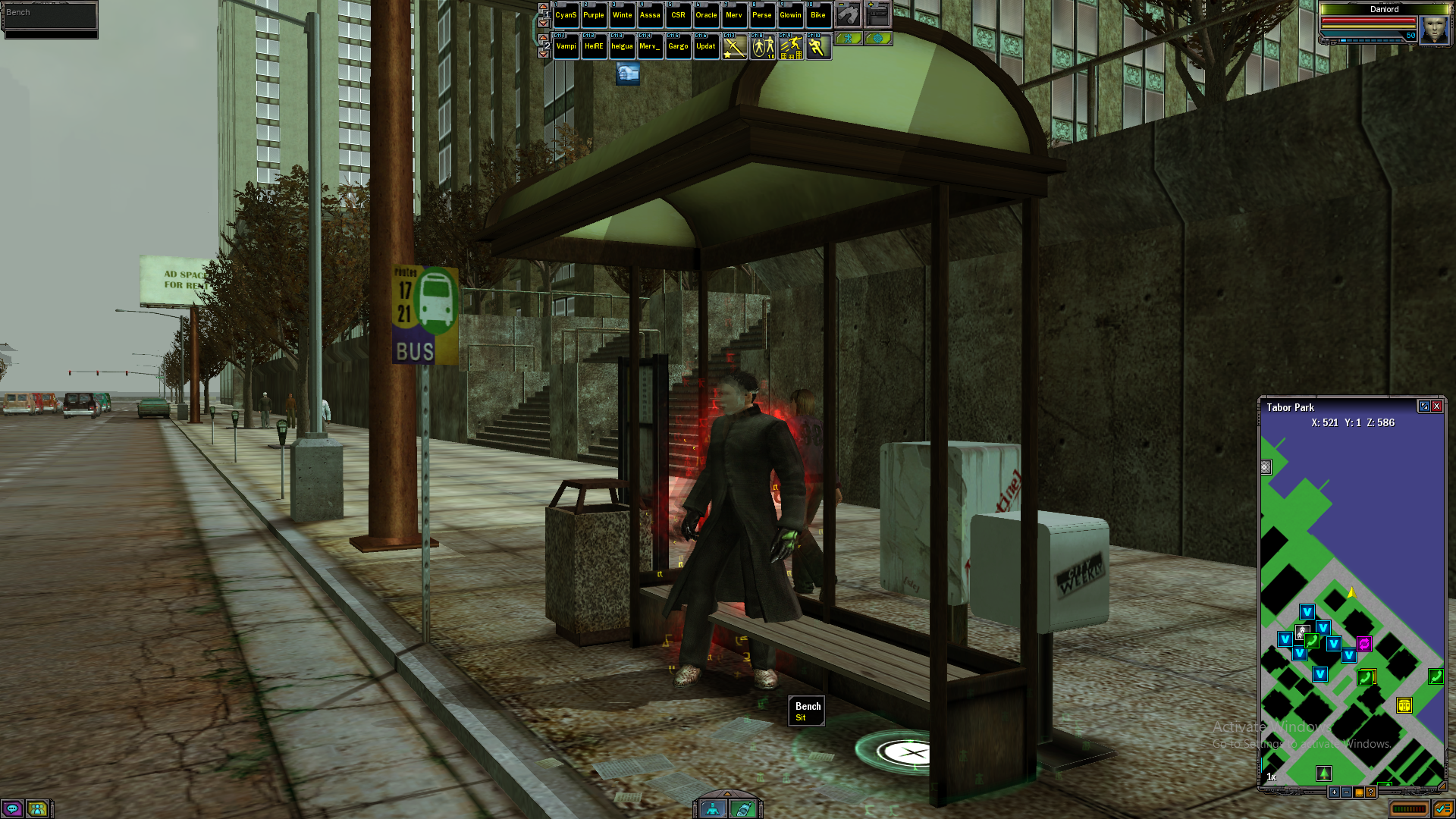1456x819 pixels.
Task: Click the Danlord character portrait
Action: coord(1433,30)
